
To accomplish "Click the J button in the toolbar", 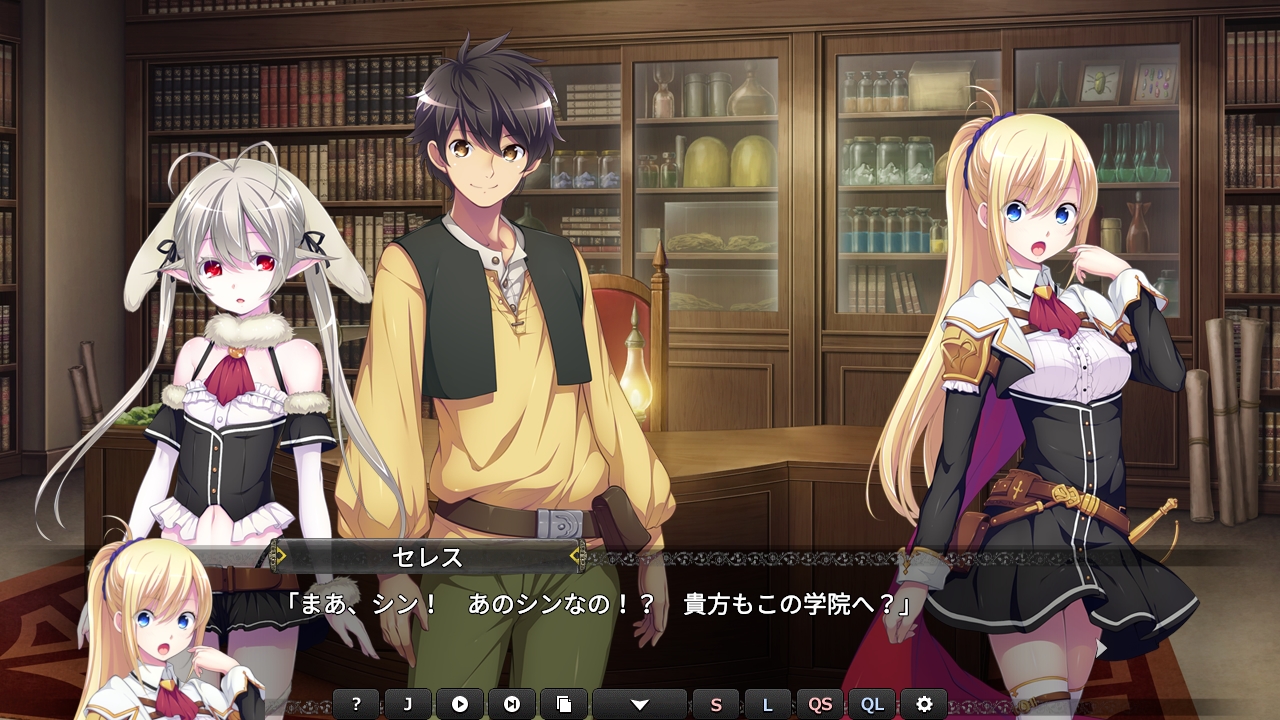I will click(408, 704).
